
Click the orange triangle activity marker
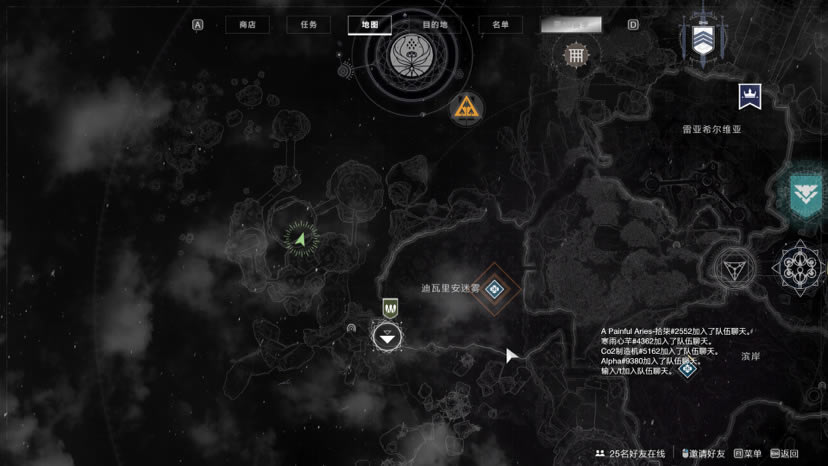coord(465,107)
